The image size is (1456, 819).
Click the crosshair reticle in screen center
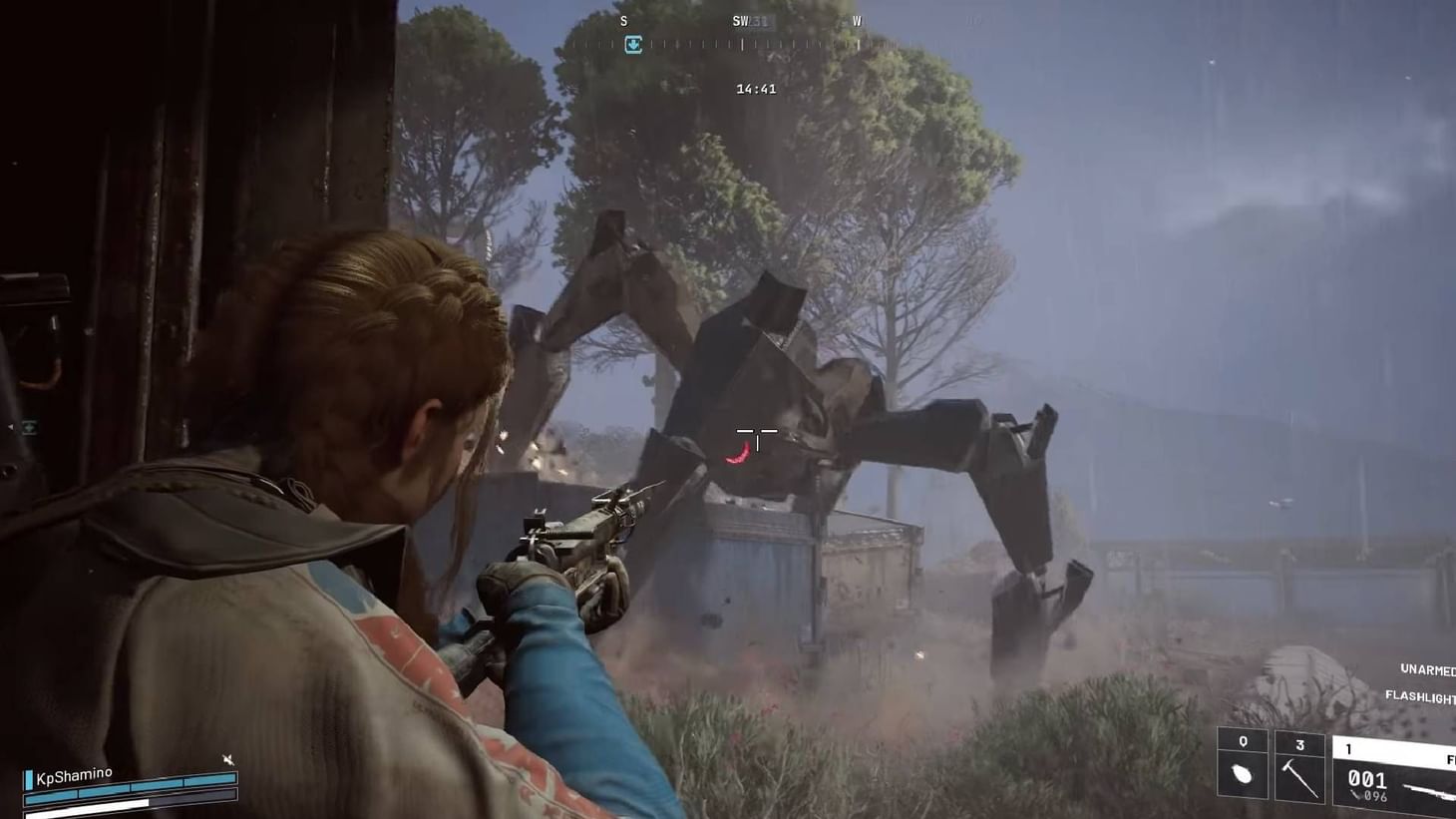(x=756, y=430)
